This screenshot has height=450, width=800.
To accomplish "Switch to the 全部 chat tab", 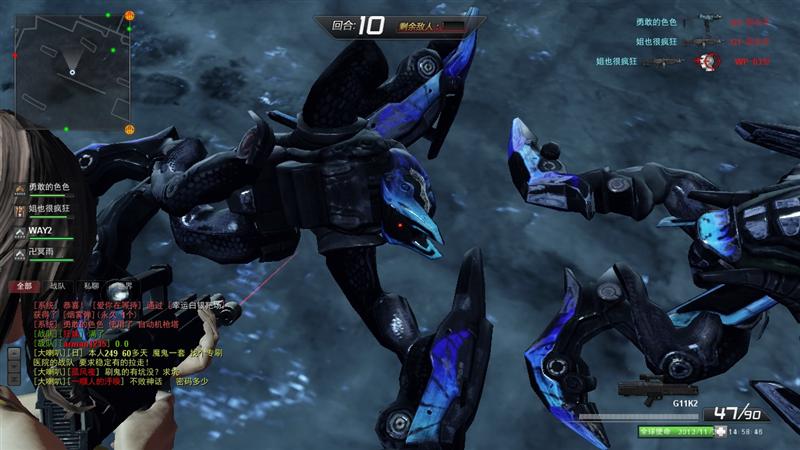I will click(22, 285).
